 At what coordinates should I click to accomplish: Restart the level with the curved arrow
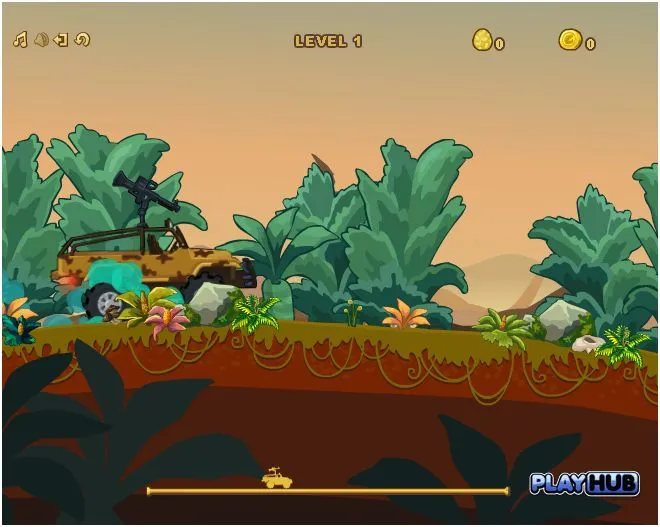coord(82,40)
